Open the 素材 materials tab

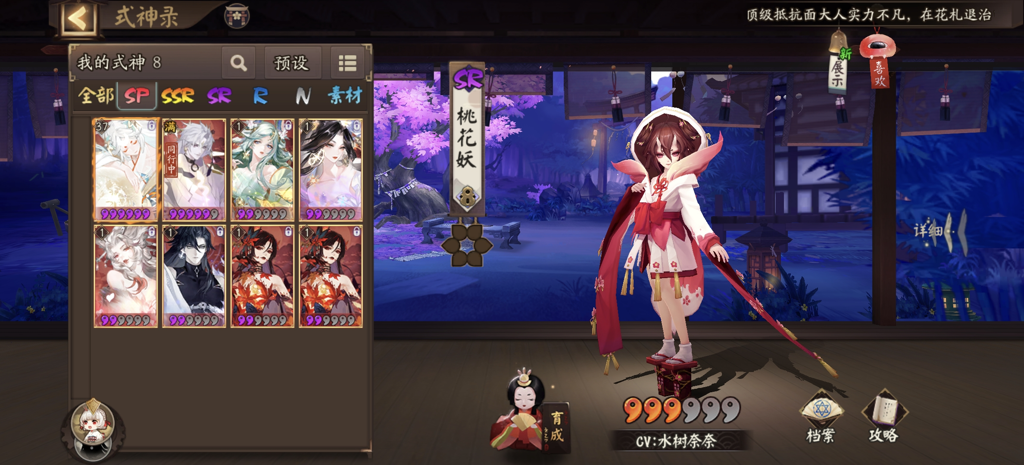click(345, 96)
